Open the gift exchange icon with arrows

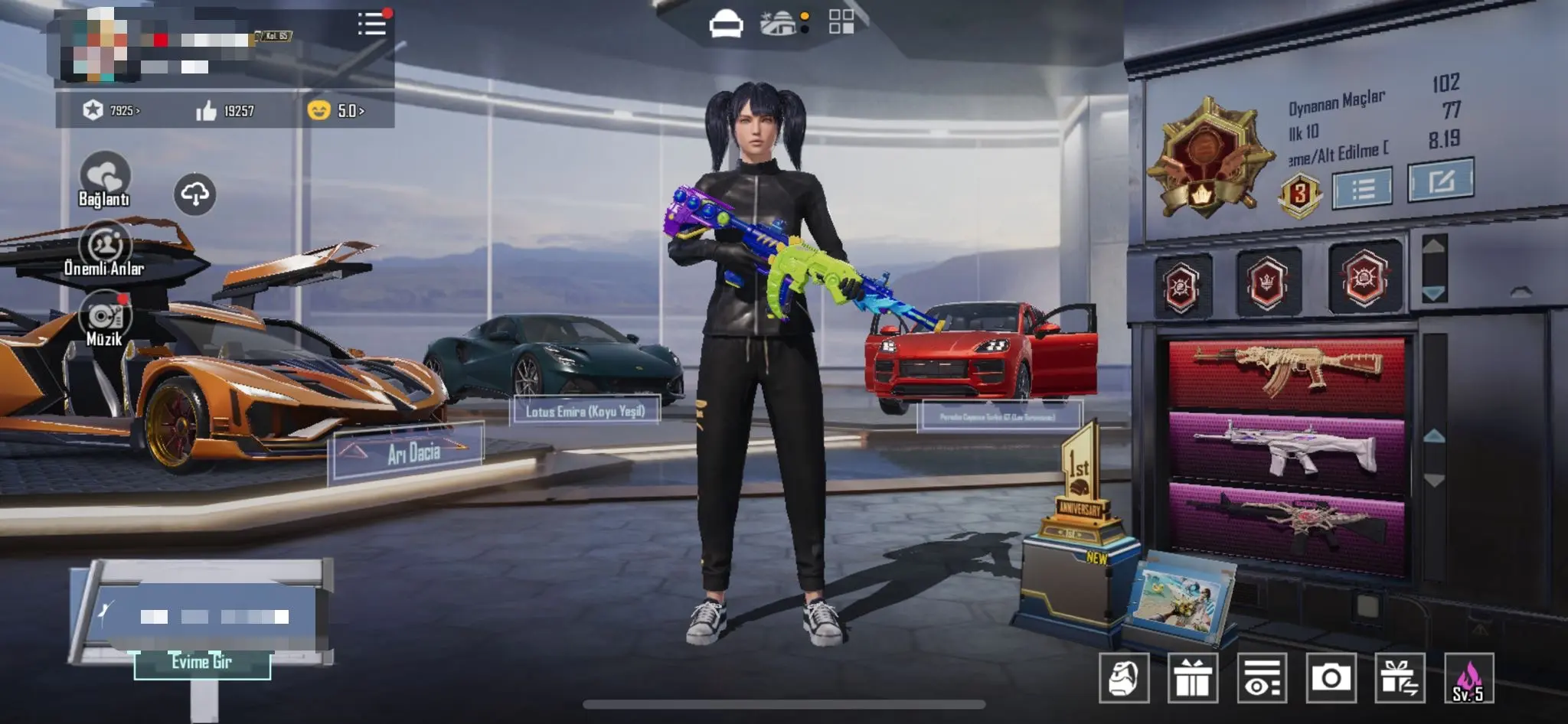point(1400,678)
